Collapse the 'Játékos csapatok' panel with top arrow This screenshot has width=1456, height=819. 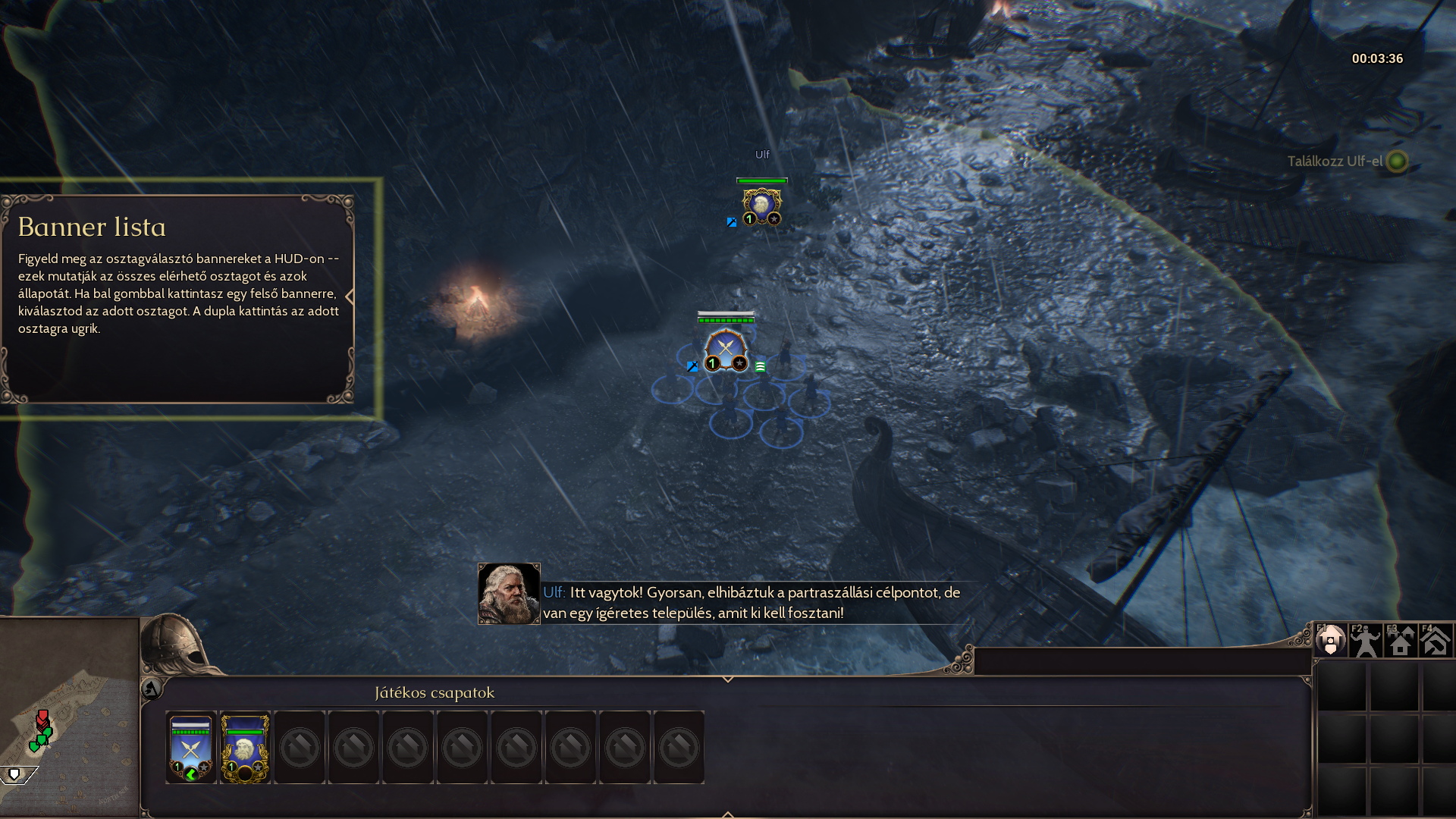(728, 679)
